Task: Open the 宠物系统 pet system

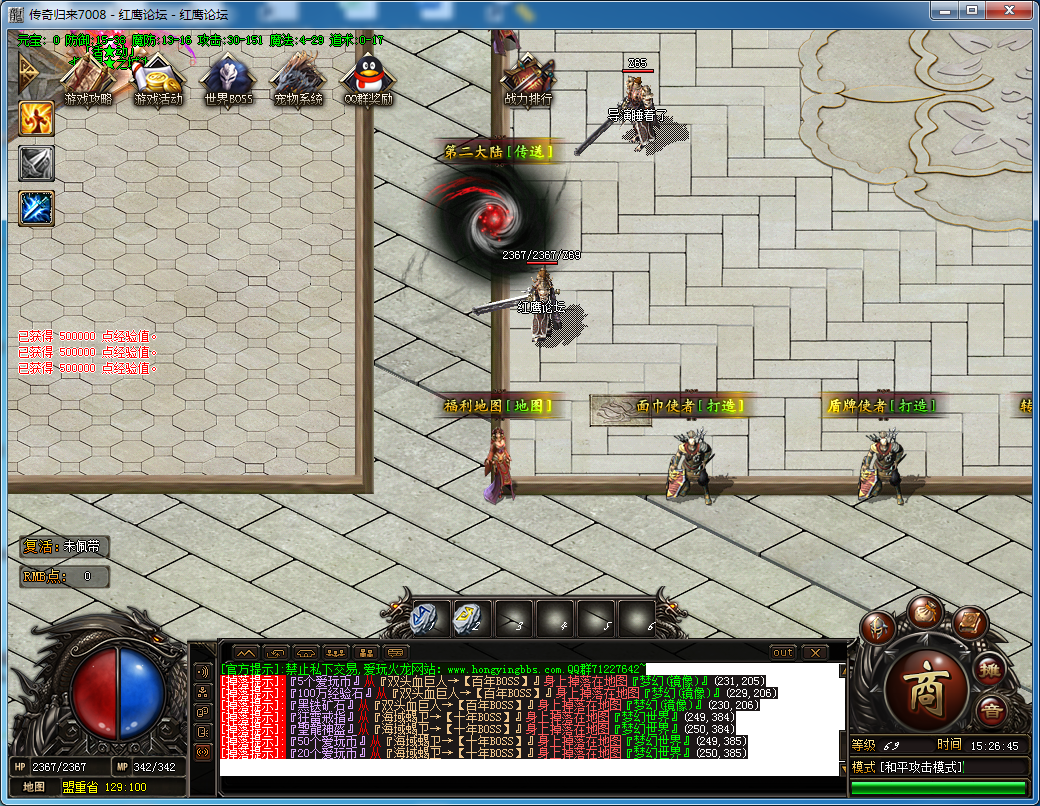Action: pos(298,78)
